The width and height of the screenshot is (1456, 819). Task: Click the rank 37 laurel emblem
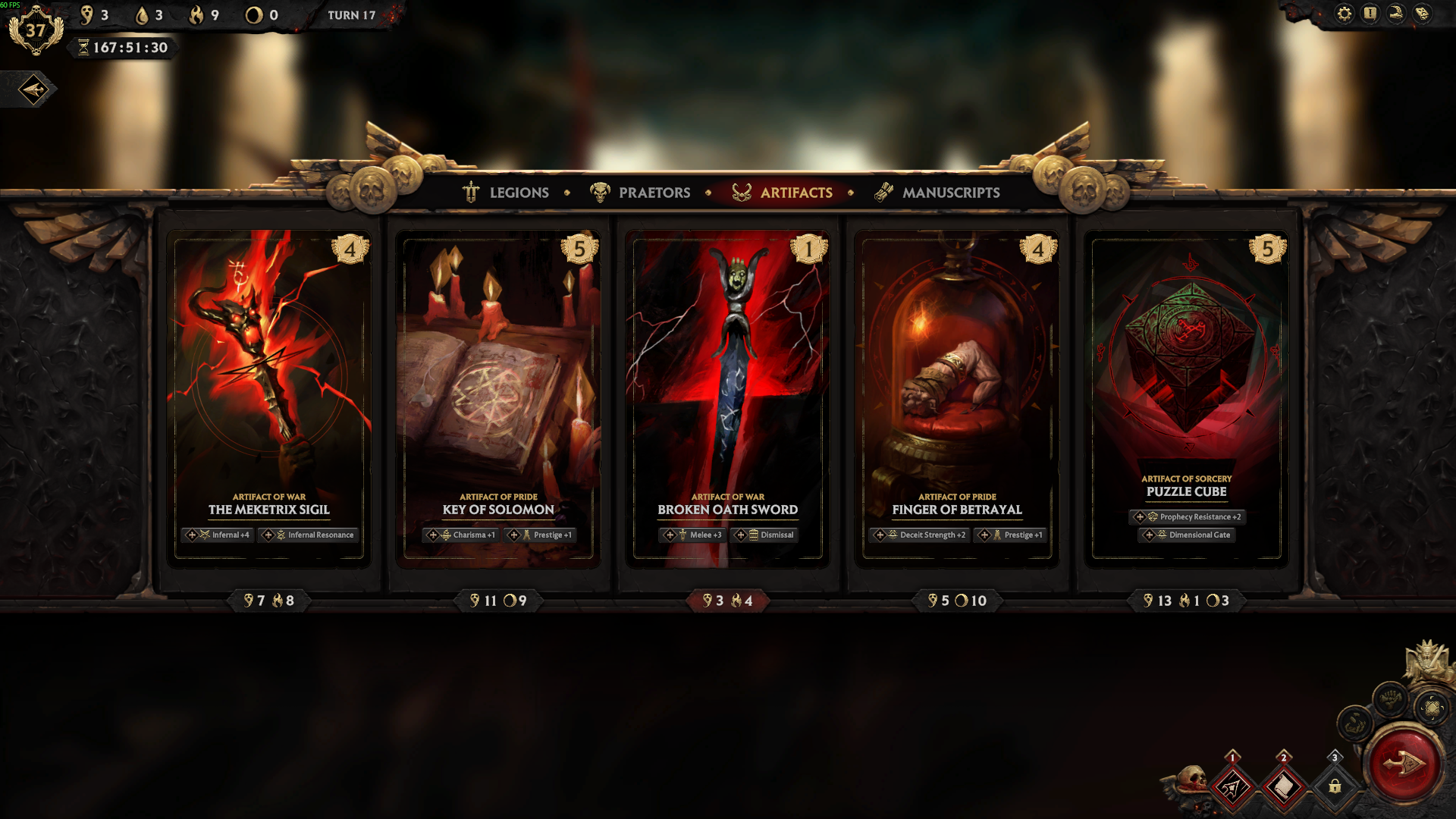click(x=35, y=31)
